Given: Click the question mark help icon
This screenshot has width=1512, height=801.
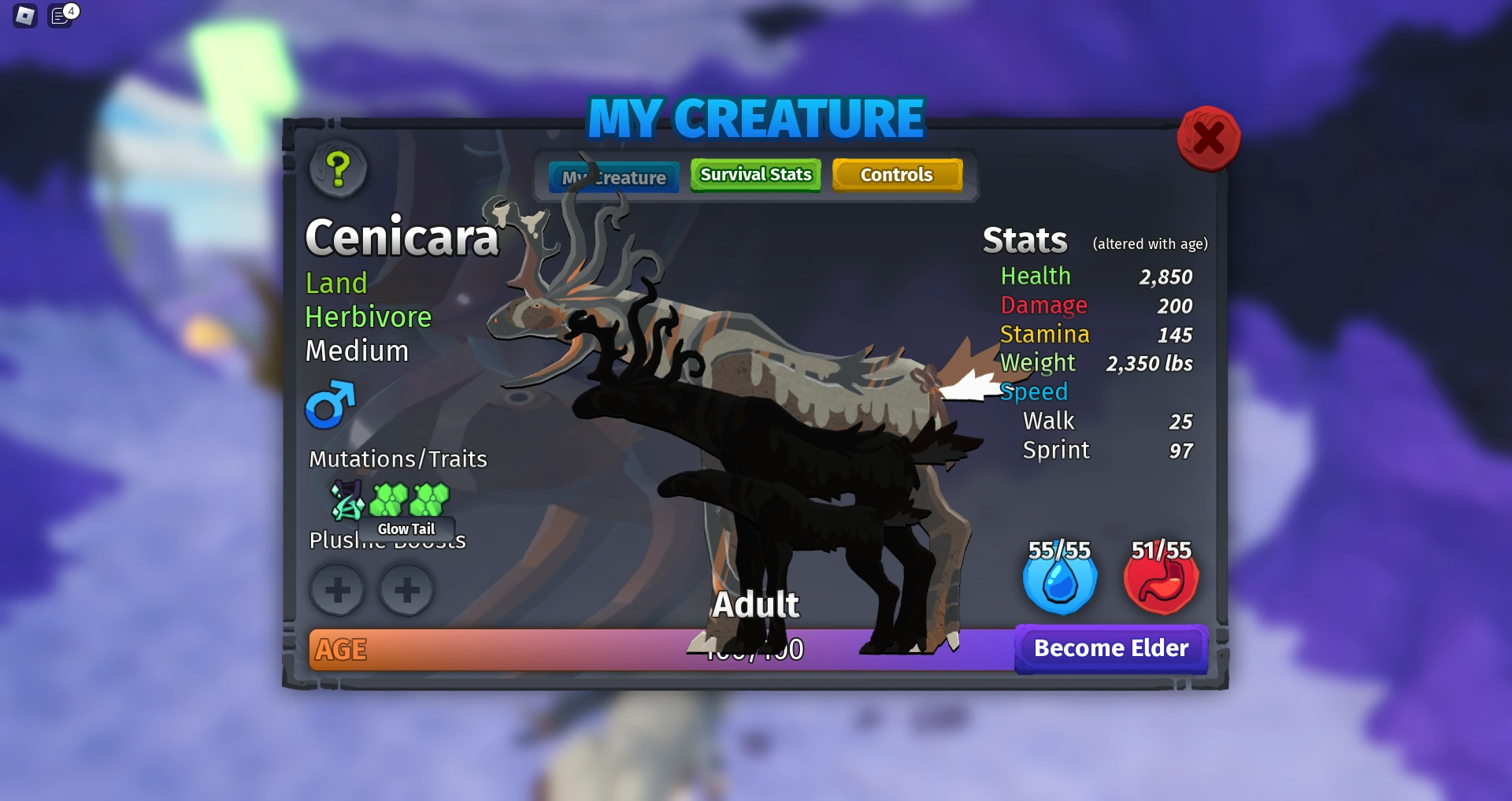Looking at the screenshot, I should tap(338, 170).
